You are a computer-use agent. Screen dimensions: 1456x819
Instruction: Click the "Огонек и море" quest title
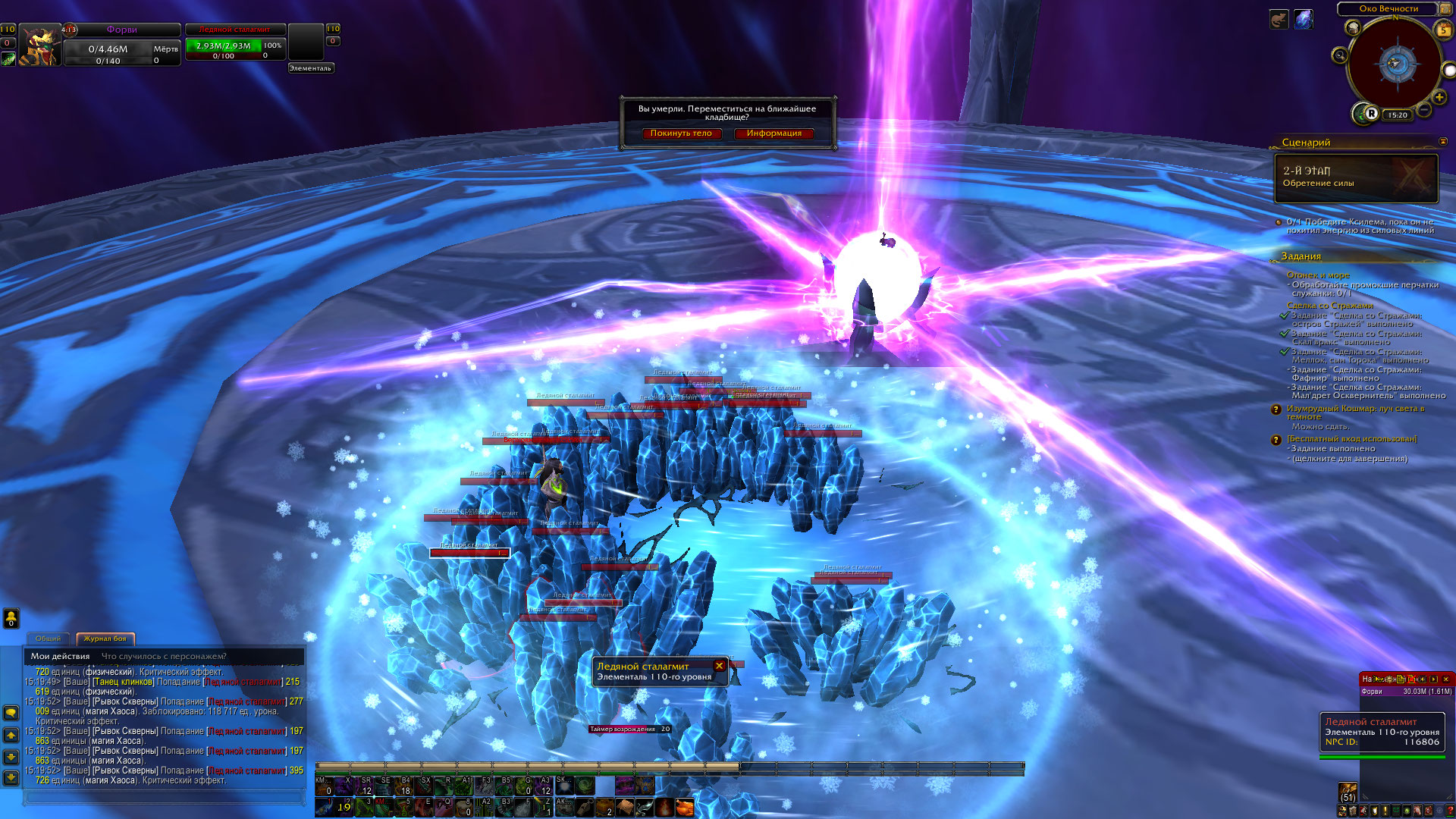point(1318,275)
